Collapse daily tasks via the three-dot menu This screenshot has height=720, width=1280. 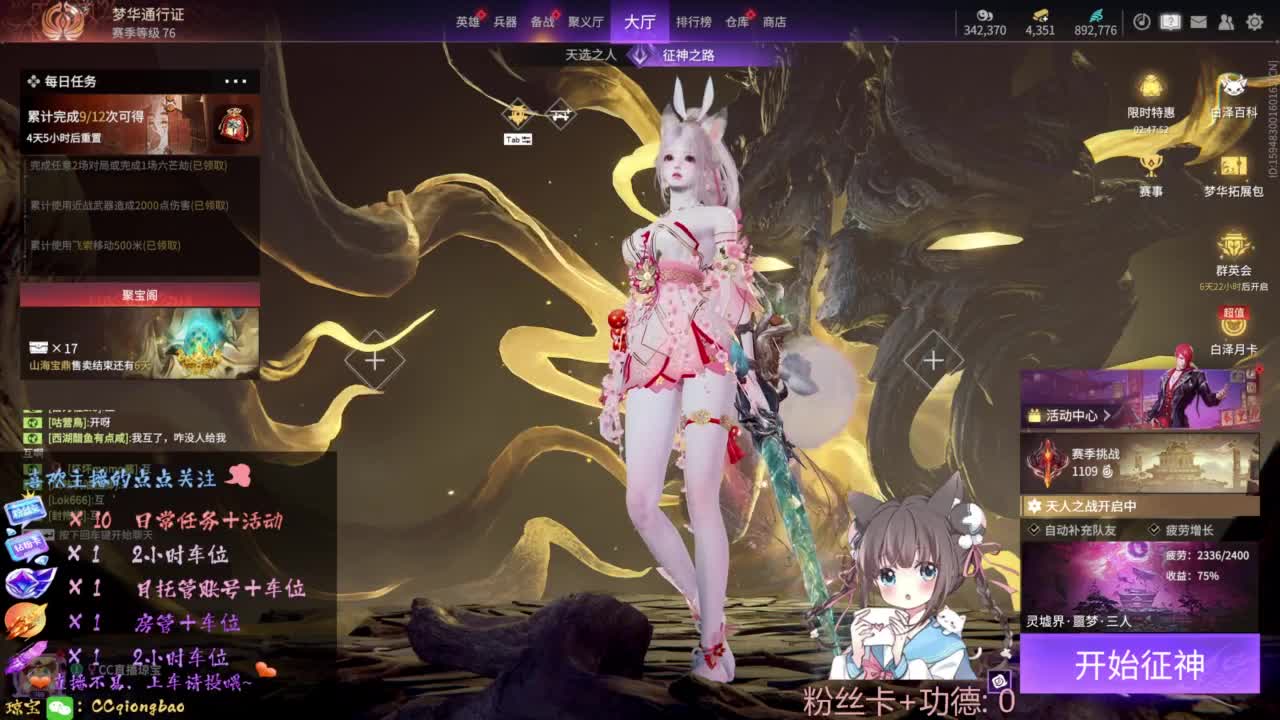click(x=236, y=81)
